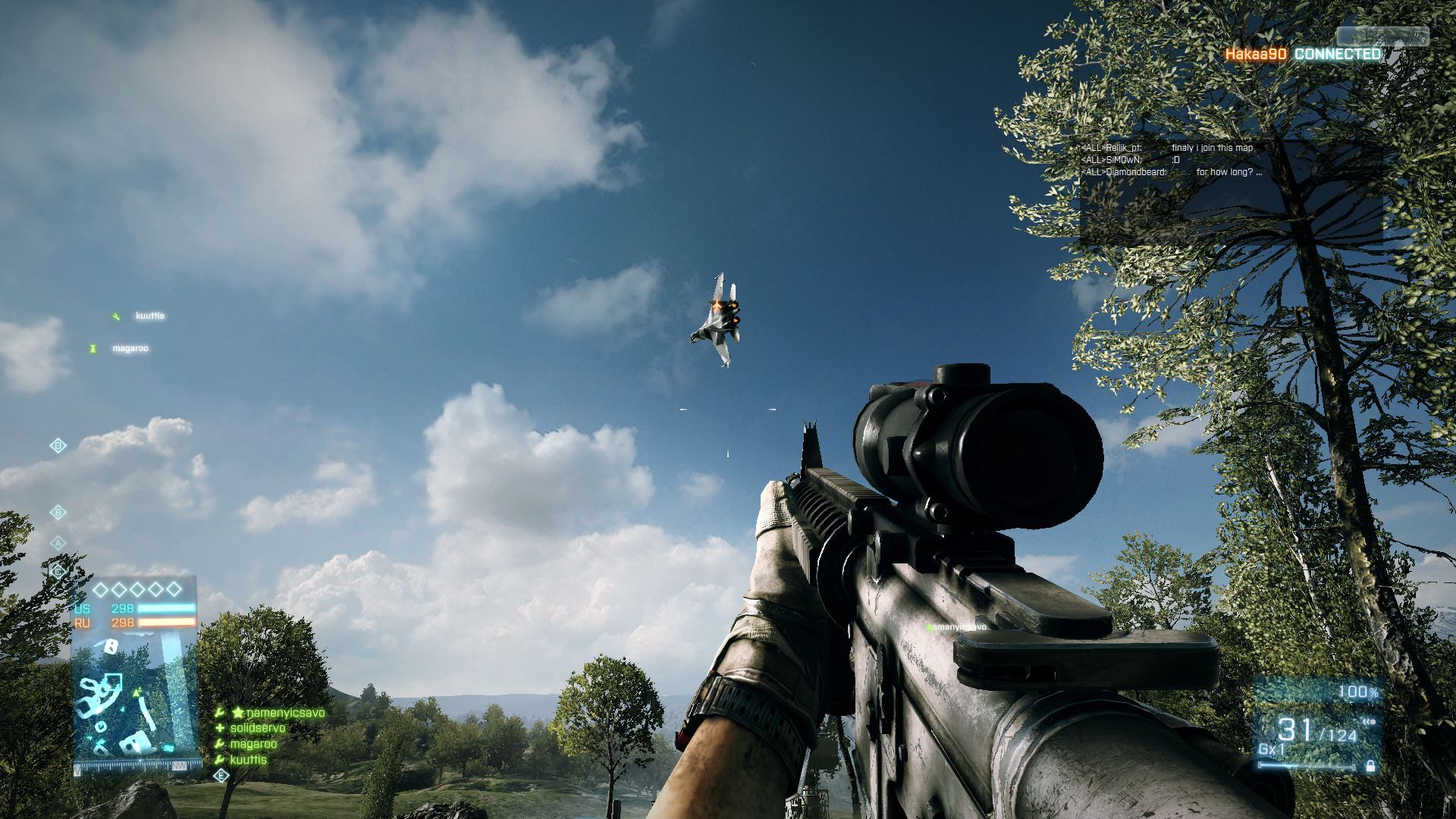Click the fire-mode bullets indicator near the ammo counter
The image size is (1456, 819).
(x=1369, y=722)
